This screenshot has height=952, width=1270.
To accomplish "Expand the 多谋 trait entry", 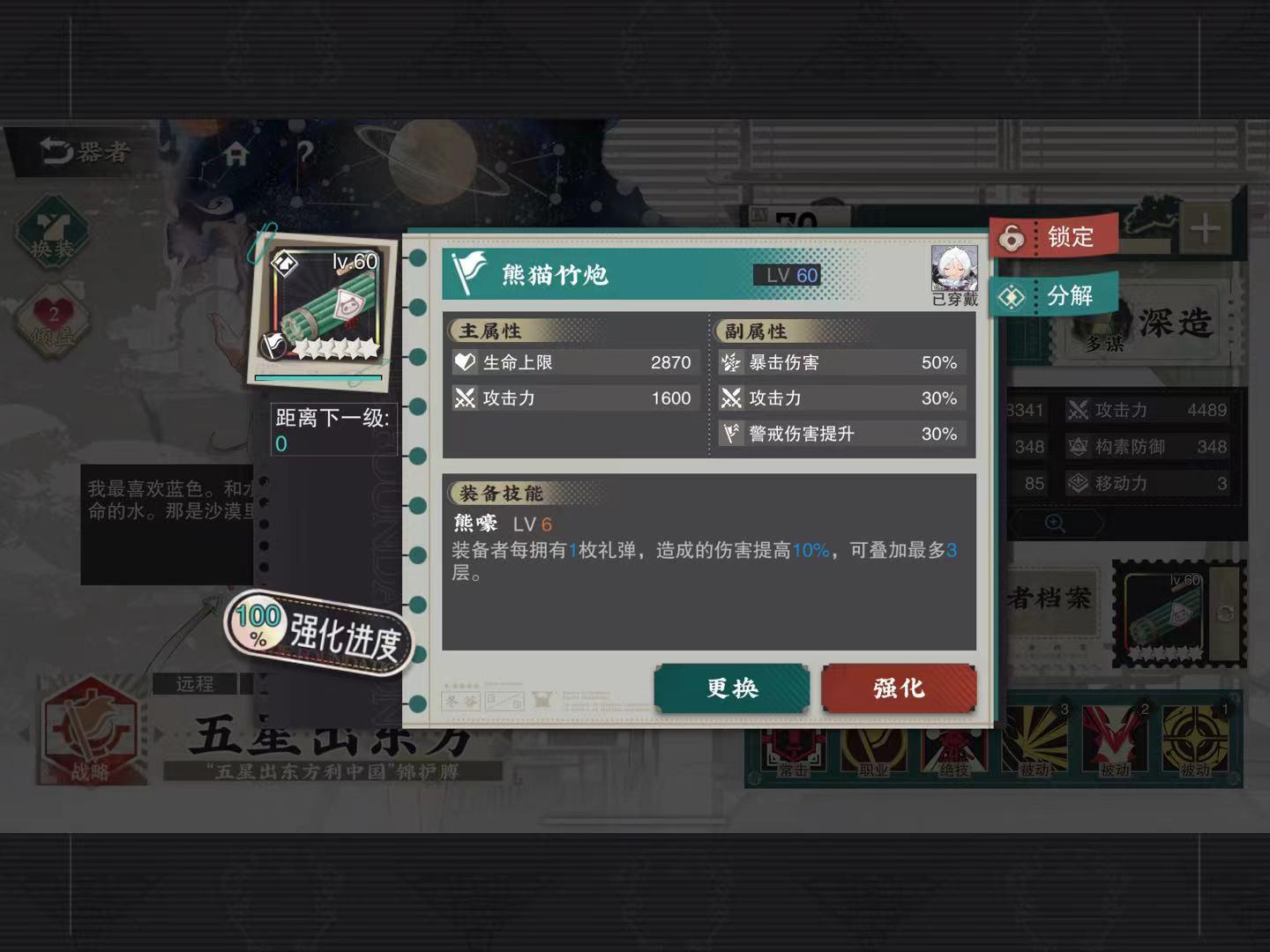I will coord(1103,346).
